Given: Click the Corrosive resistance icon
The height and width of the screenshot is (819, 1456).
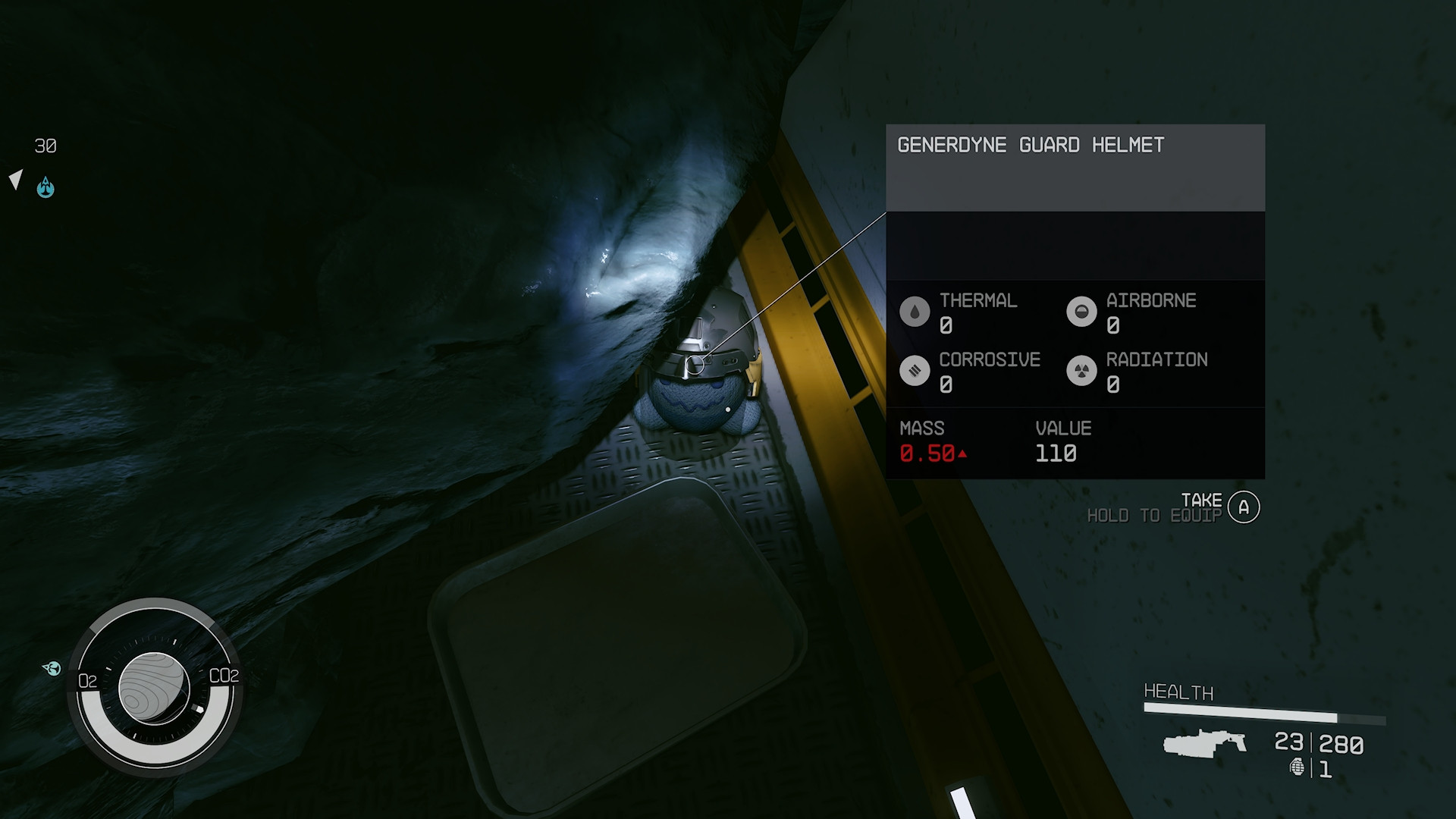Looking at the screenshot, I should (x=915, y=371).
